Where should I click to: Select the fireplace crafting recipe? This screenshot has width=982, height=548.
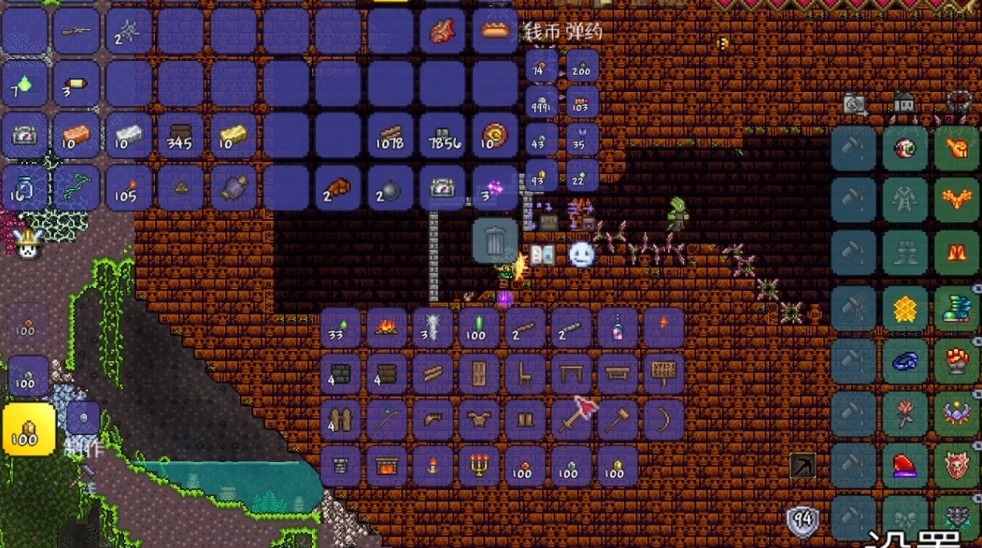(387, 467)
